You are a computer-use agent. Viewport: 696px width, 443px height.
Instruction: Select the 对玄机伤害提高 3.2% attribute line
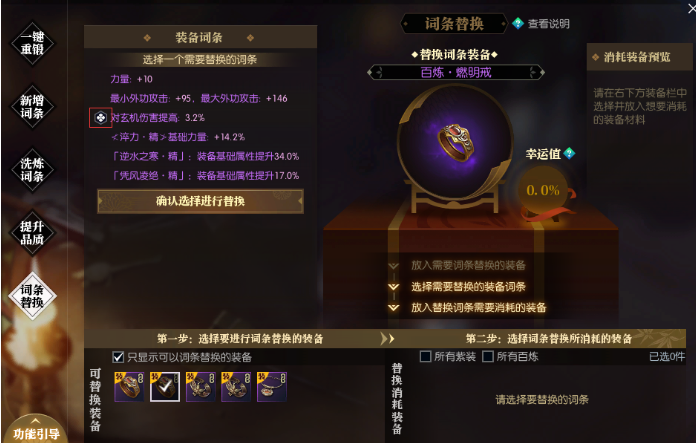pyautogui.click(x=160, y=117)
